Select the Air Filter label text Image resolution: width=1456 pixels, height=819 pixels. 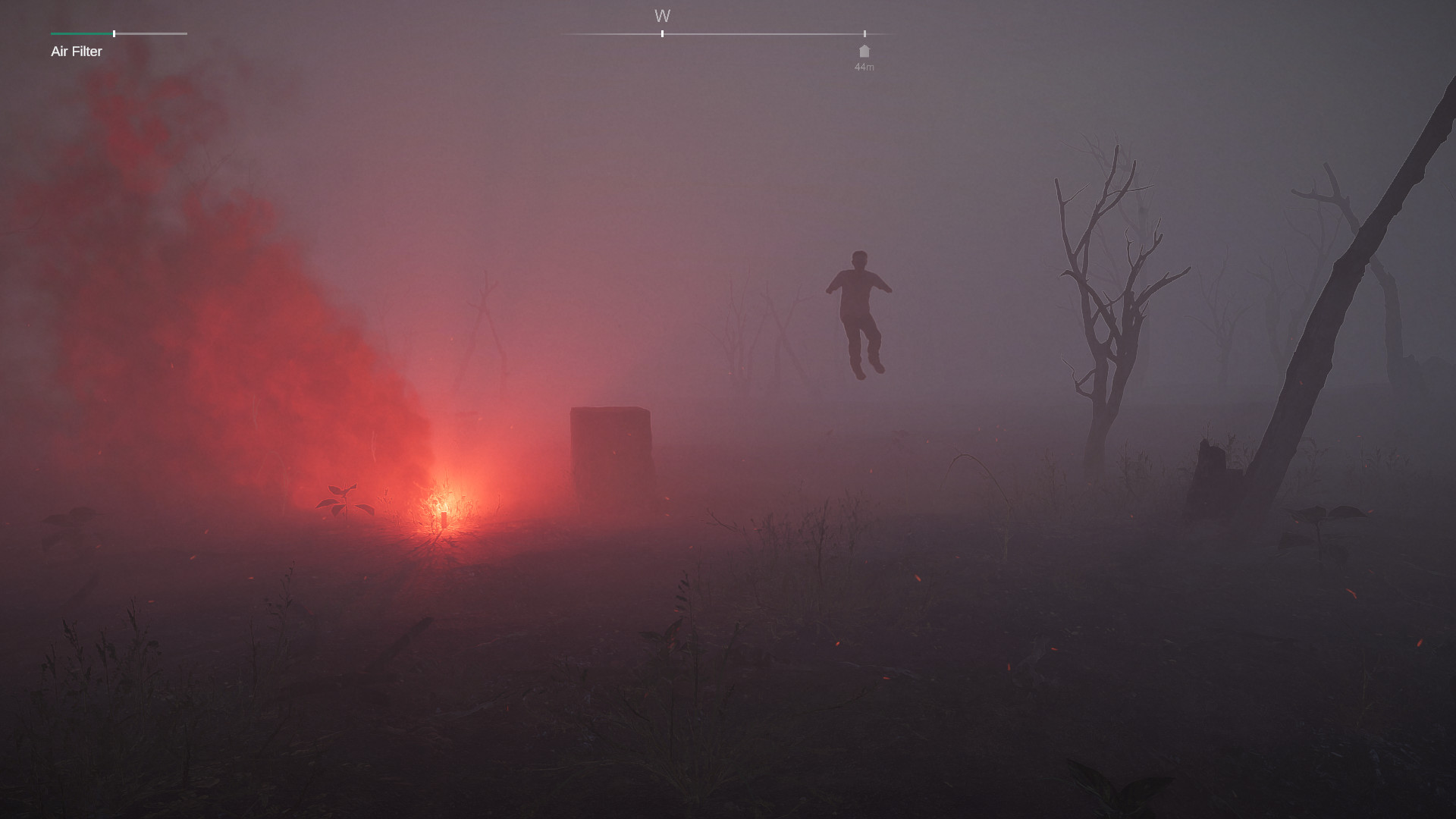[x=76, y=52]
